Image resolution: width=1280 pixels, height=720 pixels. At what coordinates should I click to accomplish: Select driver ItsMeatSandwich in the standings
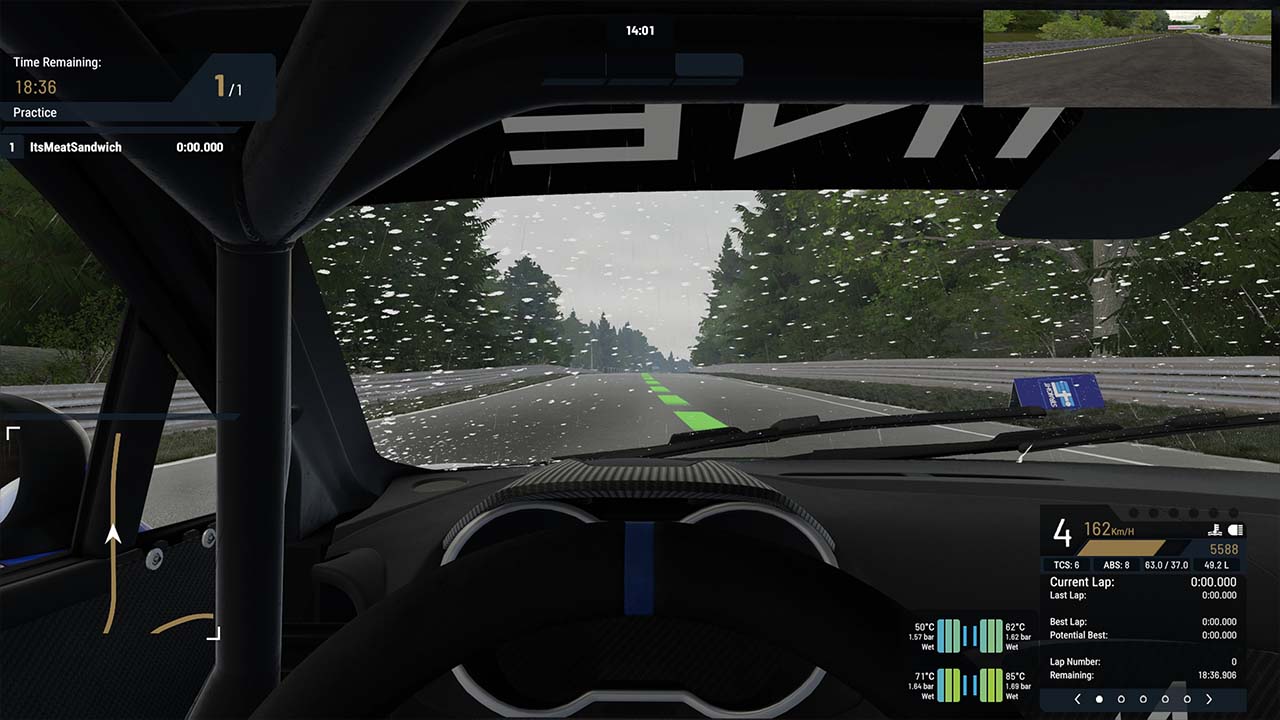pos(76,147)
